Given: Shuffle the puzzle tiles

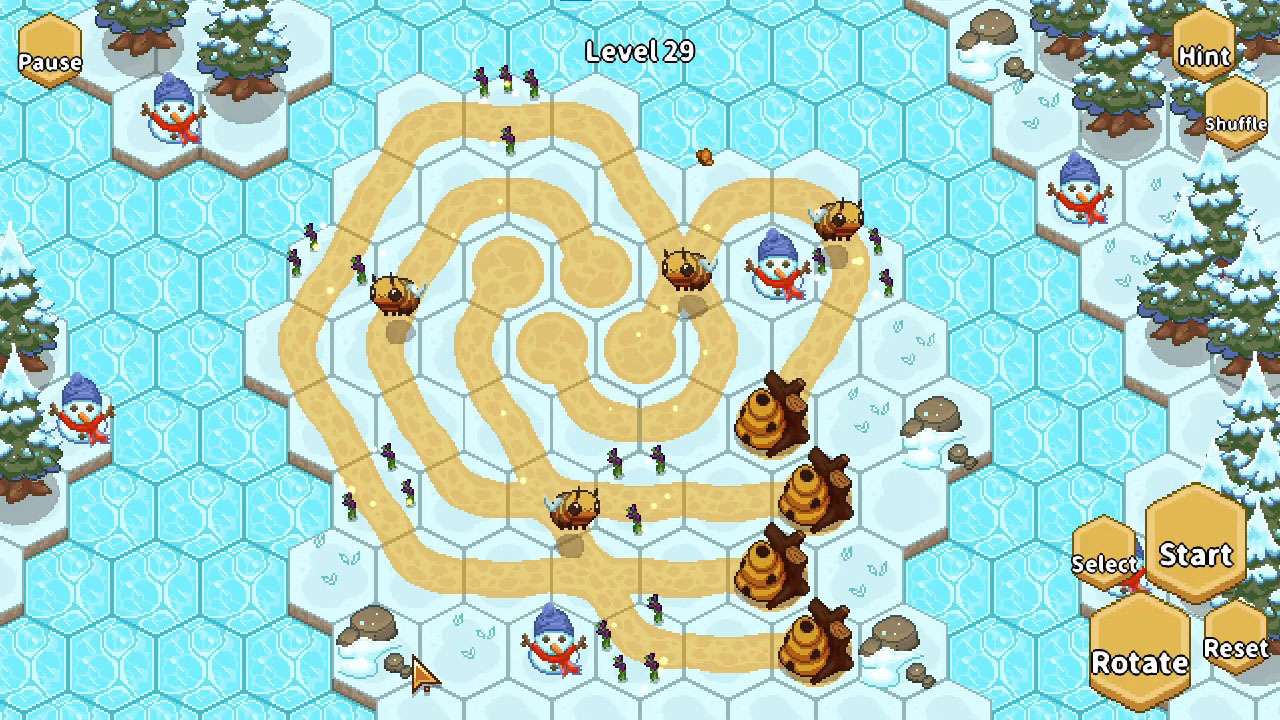Looking at the screenshot, I should pyautogui.click(x=1237, y=124).
